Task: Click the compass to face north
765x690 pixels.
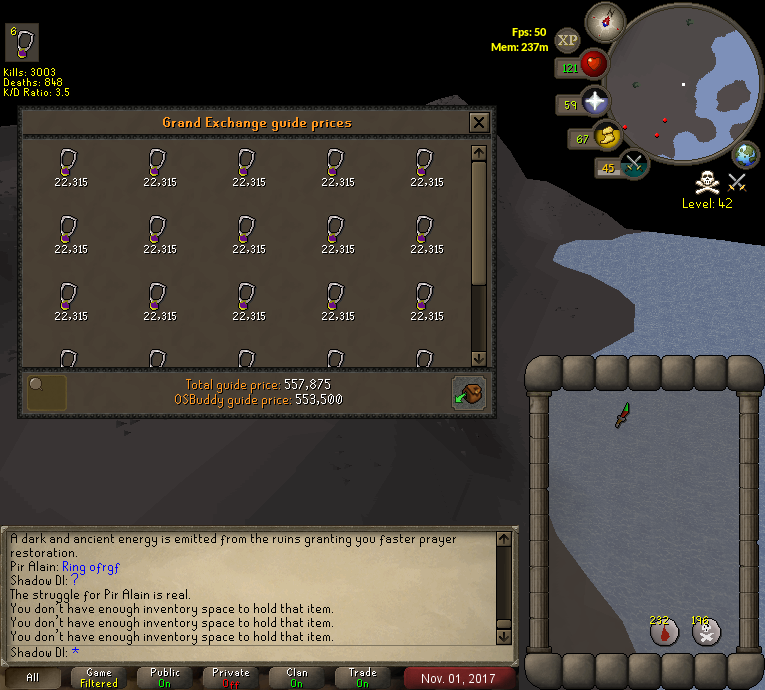Action: (x=605, y=19)
